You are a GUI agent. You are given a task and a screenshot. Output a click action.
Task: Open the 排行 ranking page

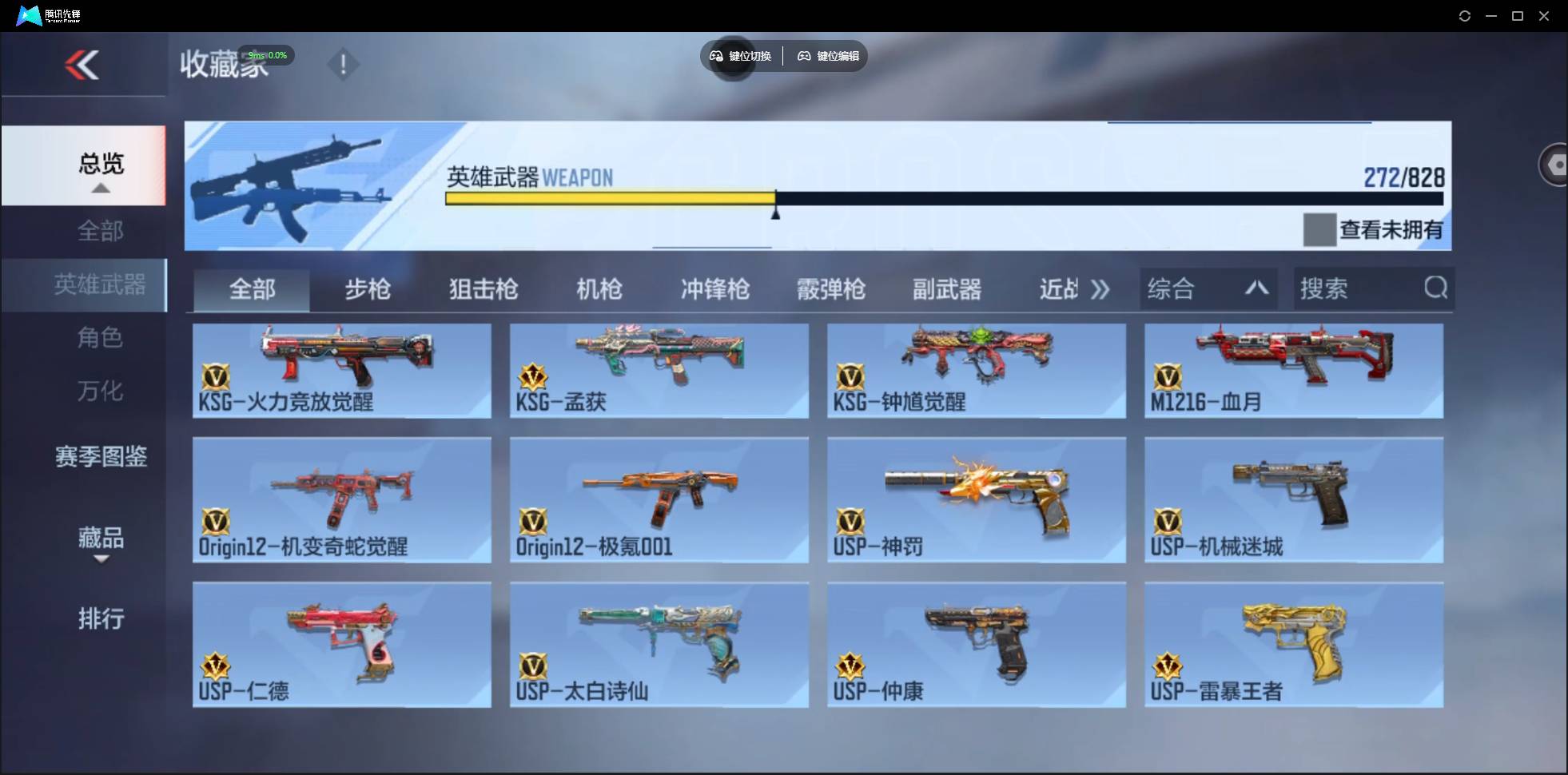pos(101,619)
